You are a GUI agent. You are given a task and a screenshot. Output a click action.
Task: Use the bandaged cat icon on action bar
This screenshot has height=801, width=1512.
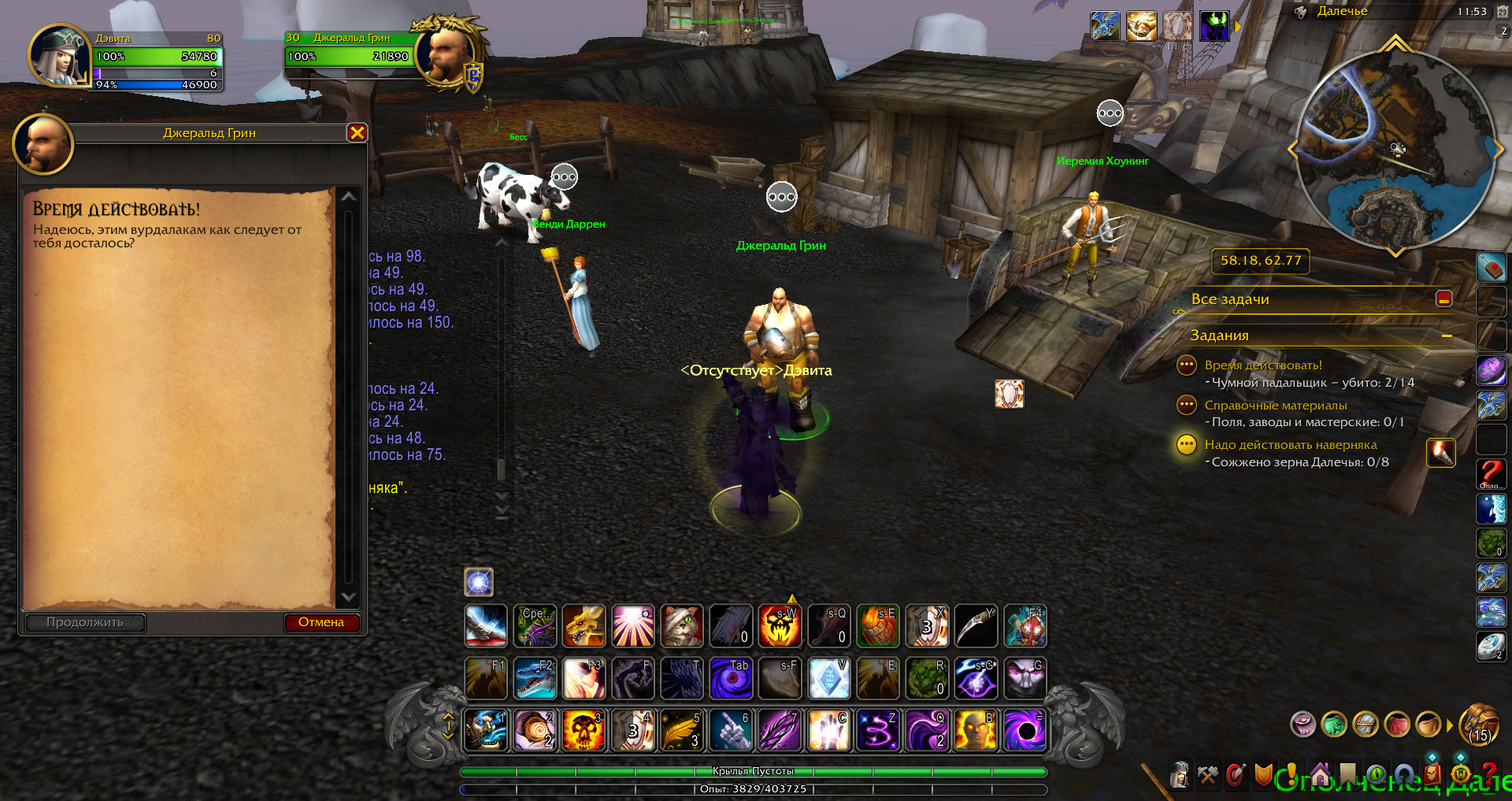click(x=681, y=626)
